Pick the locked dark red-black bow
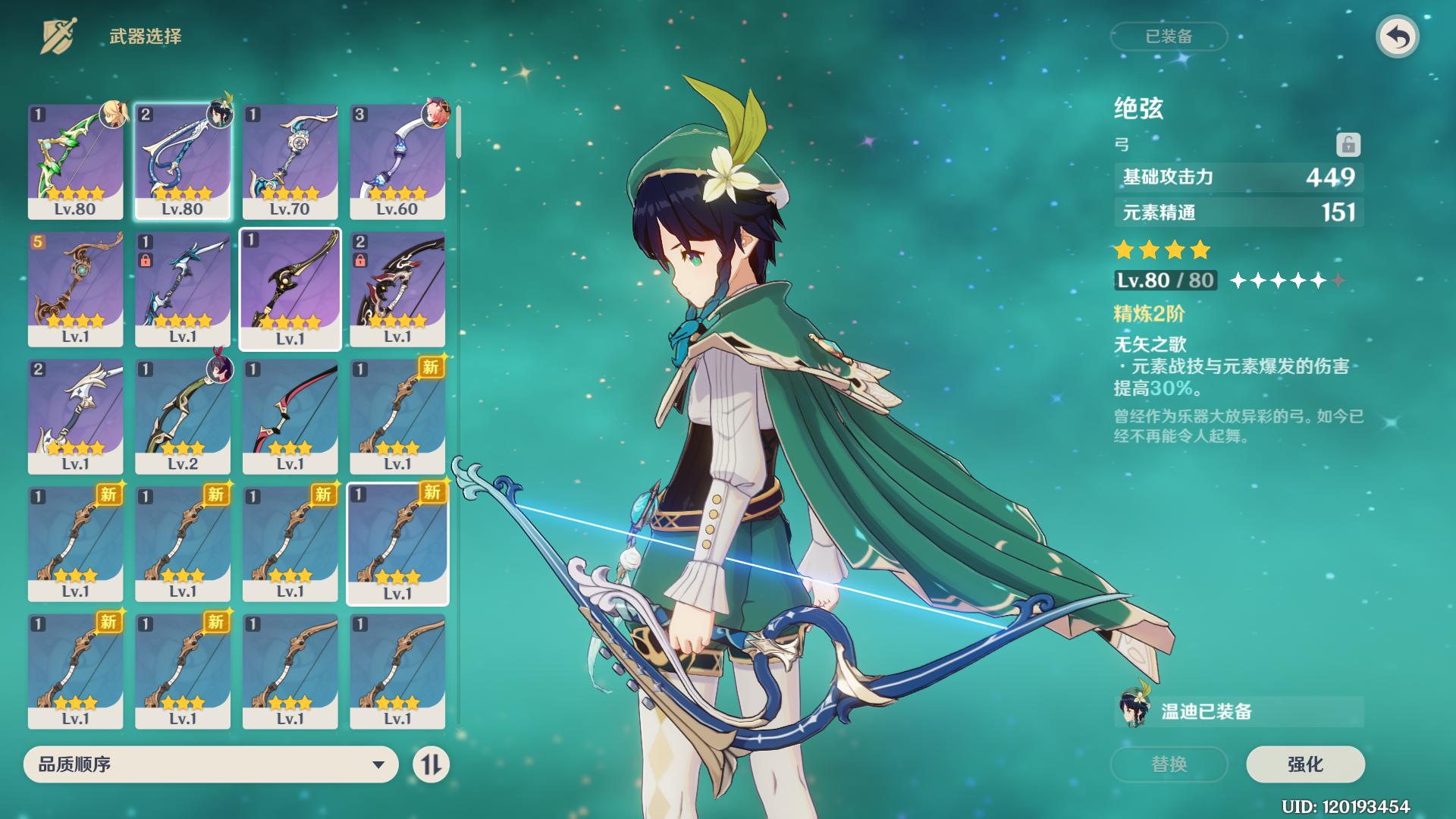Screen dimensions: 1456x819 tap(397, 289)
